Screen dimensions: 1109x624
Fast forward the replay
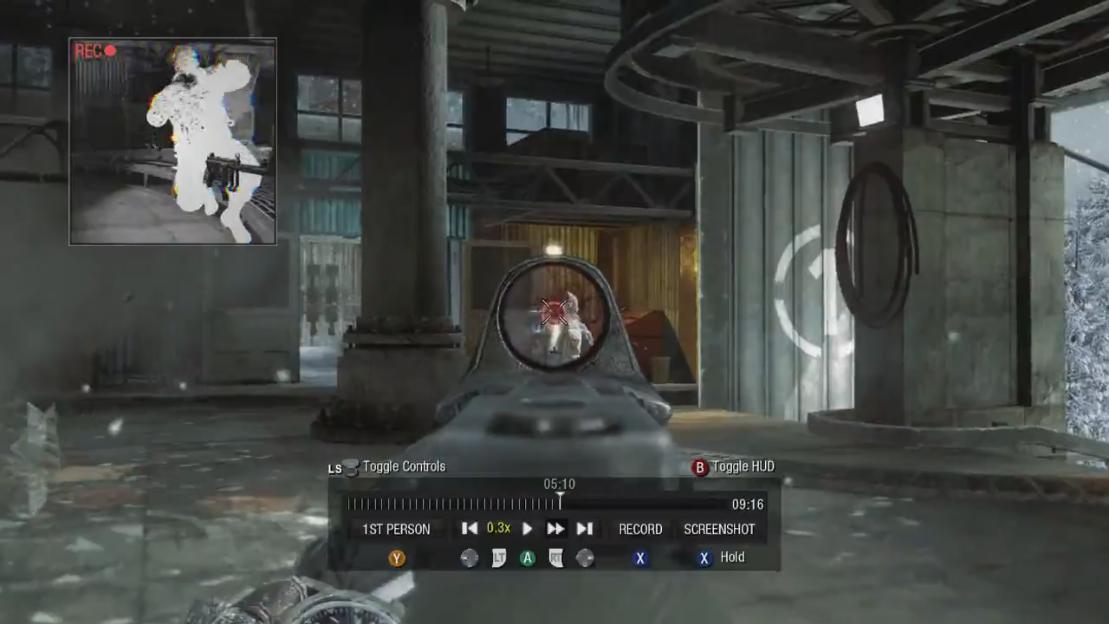point(555,529)
